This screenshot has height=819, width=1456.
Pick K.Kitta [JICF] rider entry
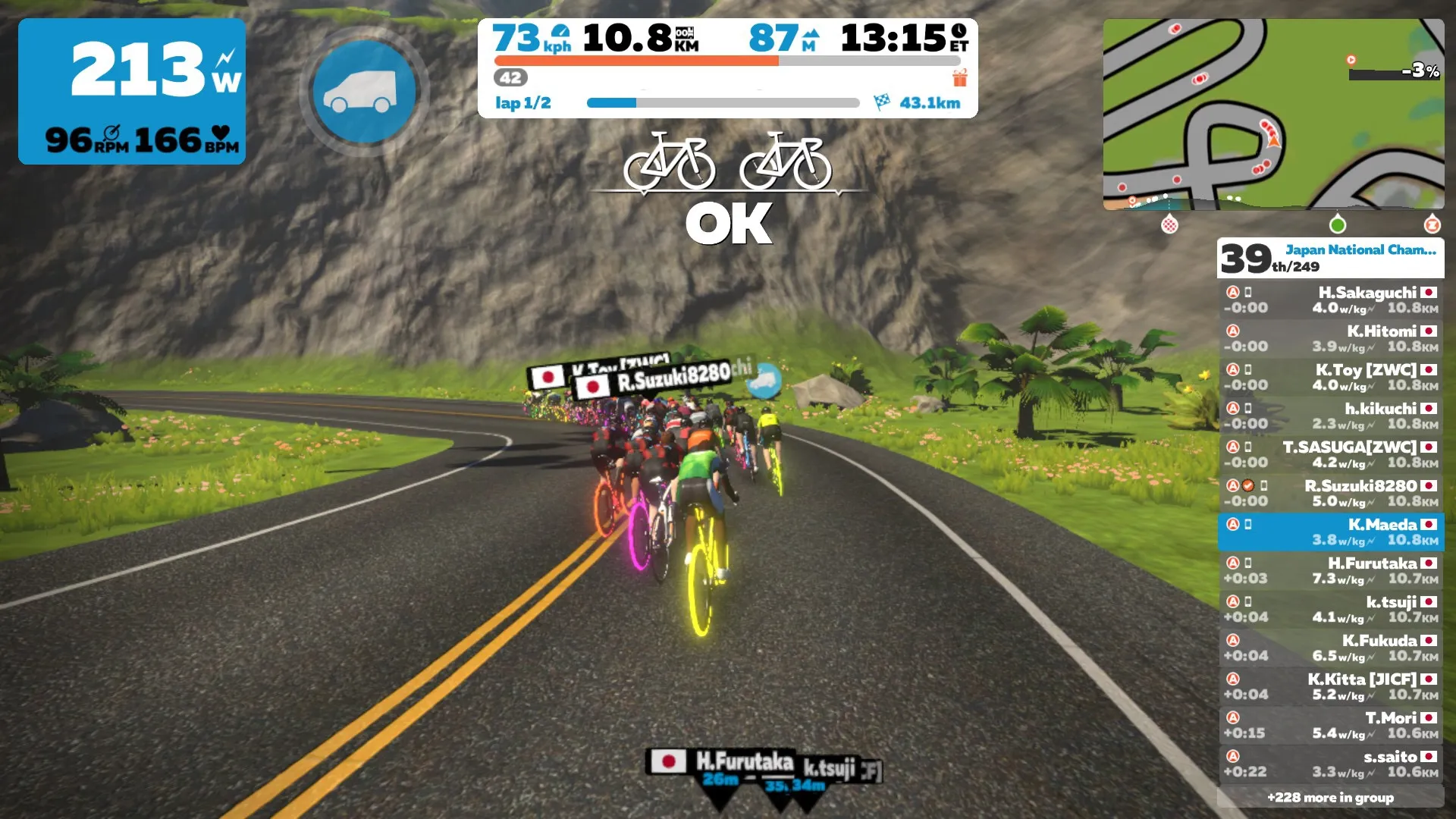1330,687
